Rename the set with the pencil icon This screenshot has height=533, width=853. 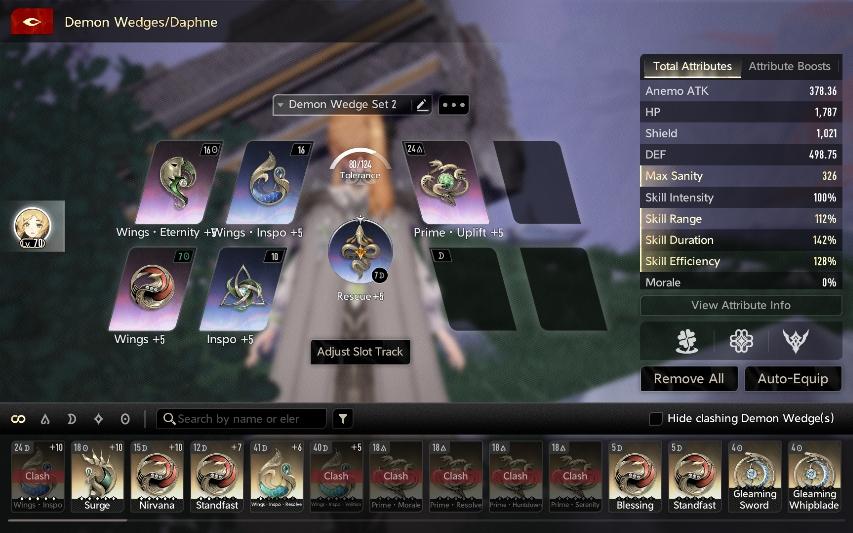point(422,105)
